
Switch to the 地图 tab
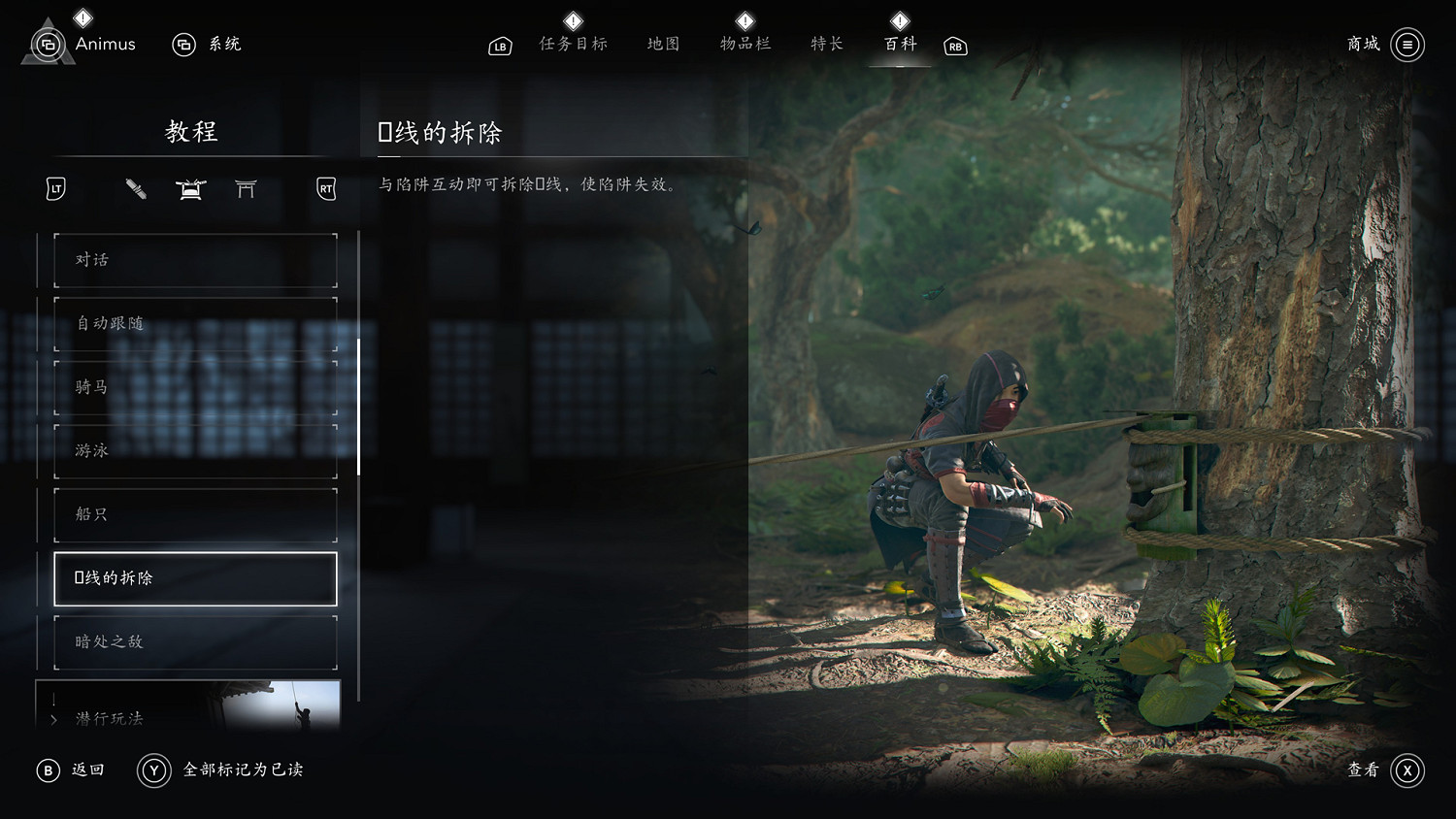[662, 44]
